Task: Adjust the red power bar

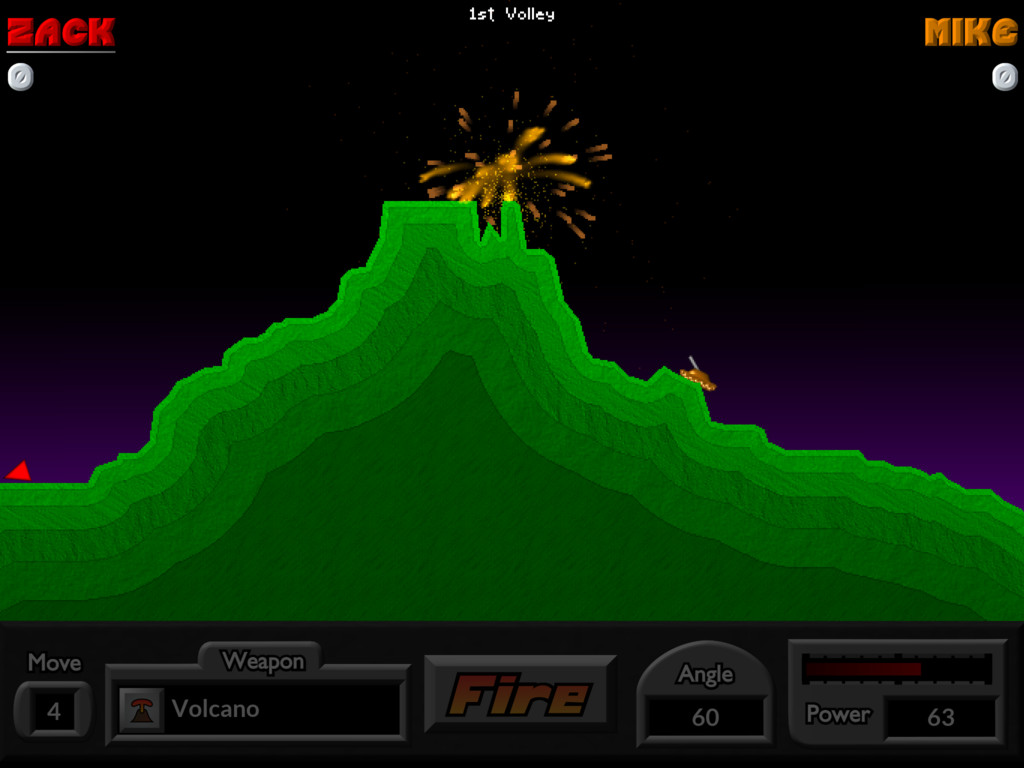Action: click(896, 668)
